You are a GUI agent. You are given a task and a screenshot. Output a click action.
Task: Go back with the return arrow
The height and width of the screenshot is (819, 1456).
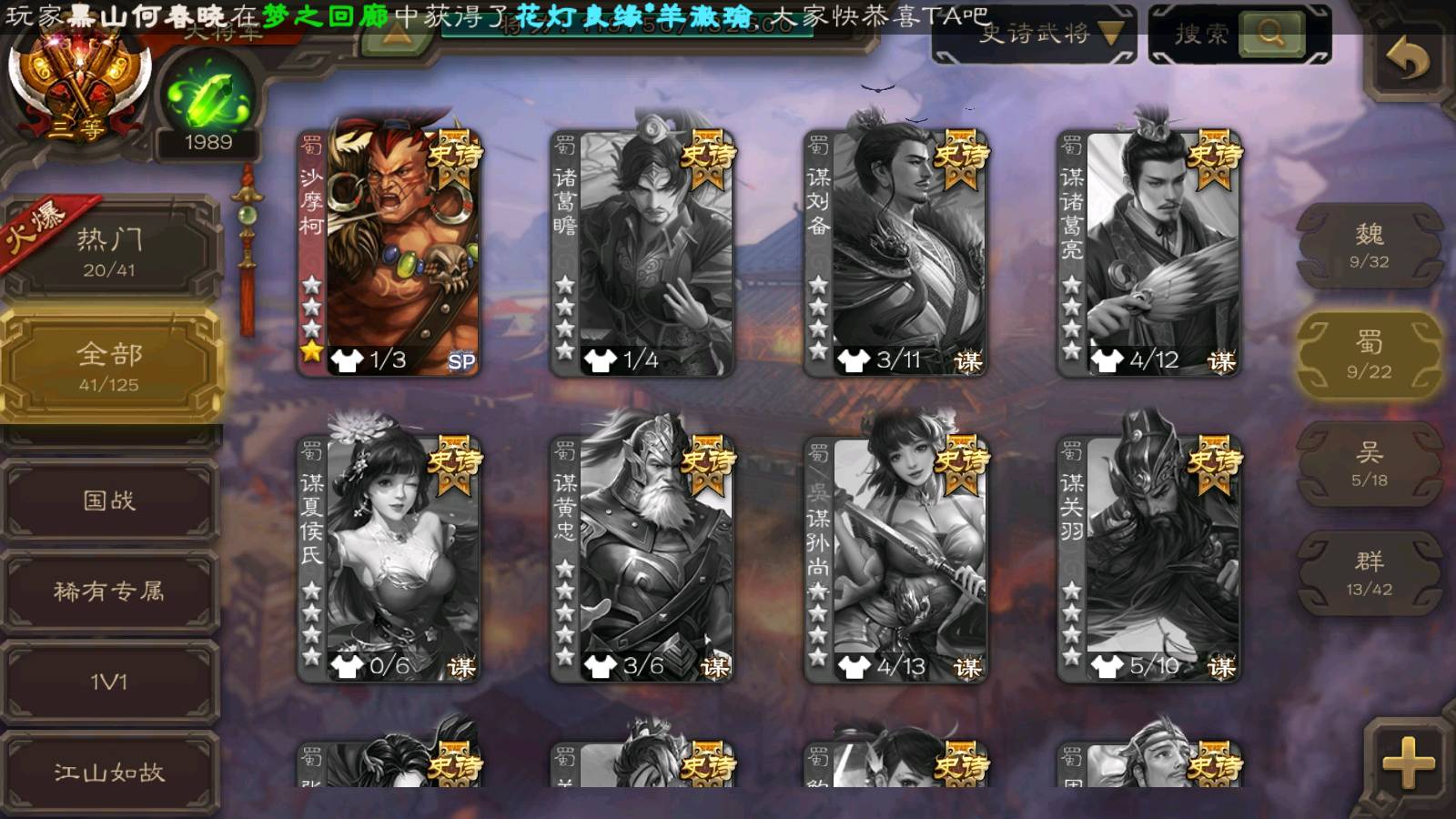tap(1407, 60)
